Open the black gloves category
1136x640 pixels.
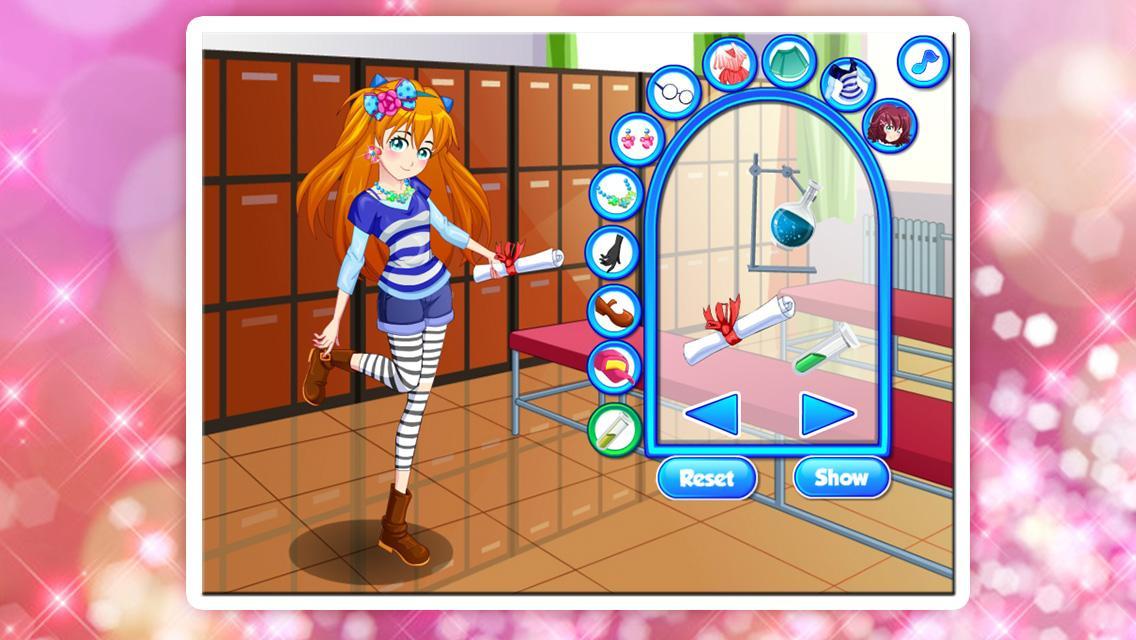612,251
